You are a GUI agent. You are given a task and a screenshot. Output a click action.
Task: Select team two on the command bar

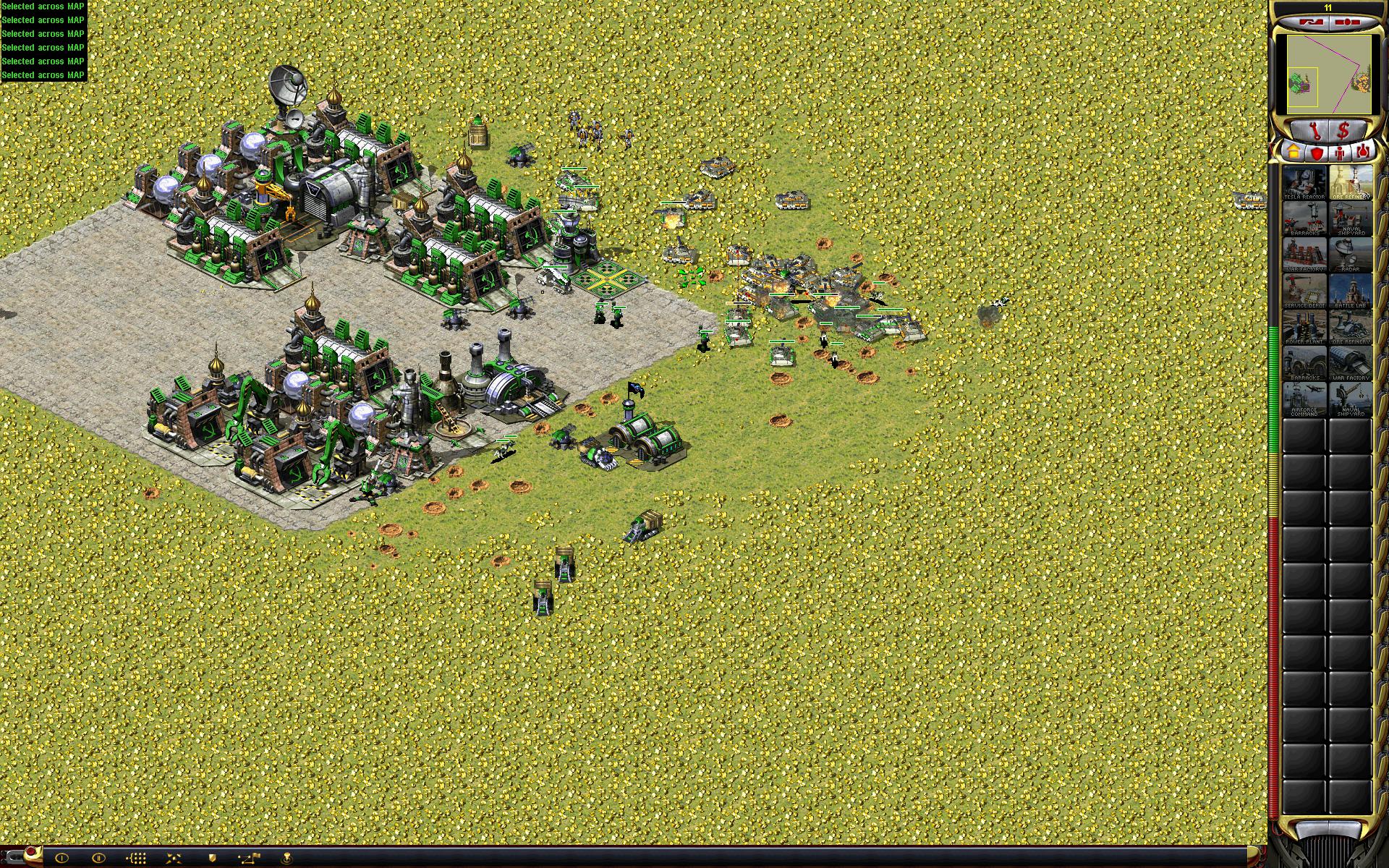coord(99,858)
